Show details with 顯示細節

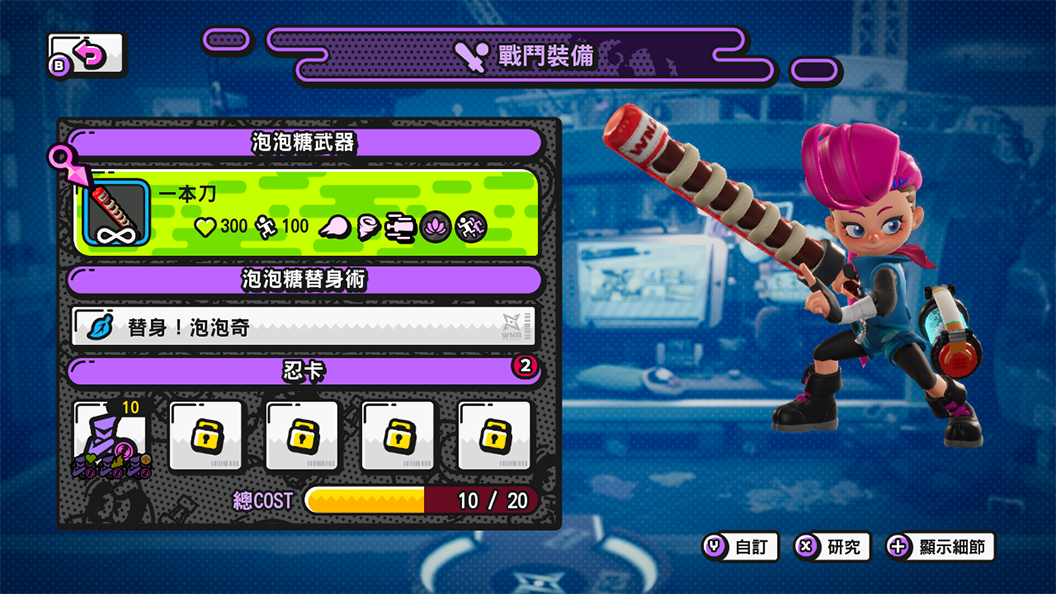pos(941,547)
